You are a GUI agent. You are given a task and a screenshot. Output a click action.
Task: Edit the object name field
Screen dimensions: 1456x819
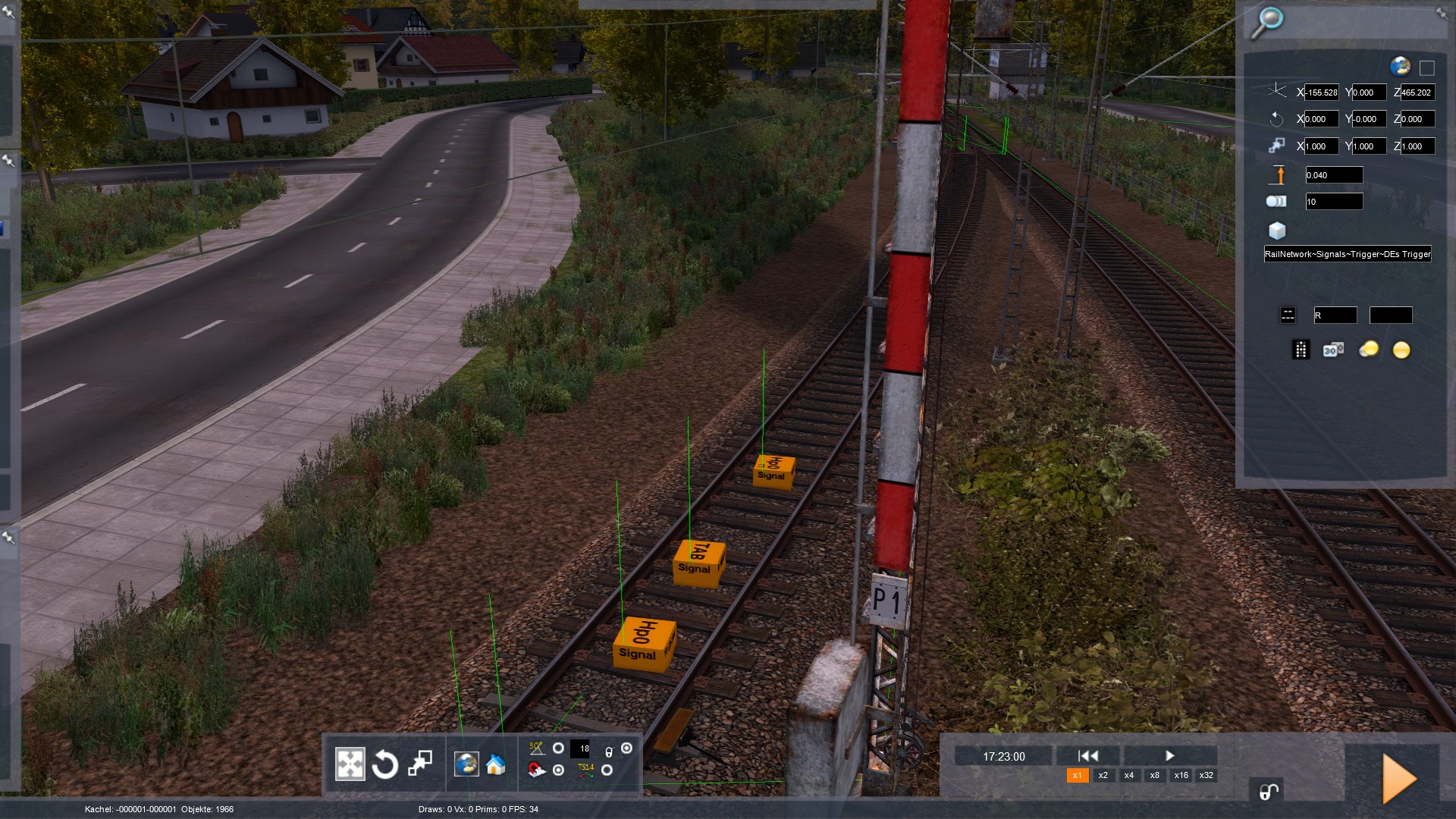tap(1348, 254)
